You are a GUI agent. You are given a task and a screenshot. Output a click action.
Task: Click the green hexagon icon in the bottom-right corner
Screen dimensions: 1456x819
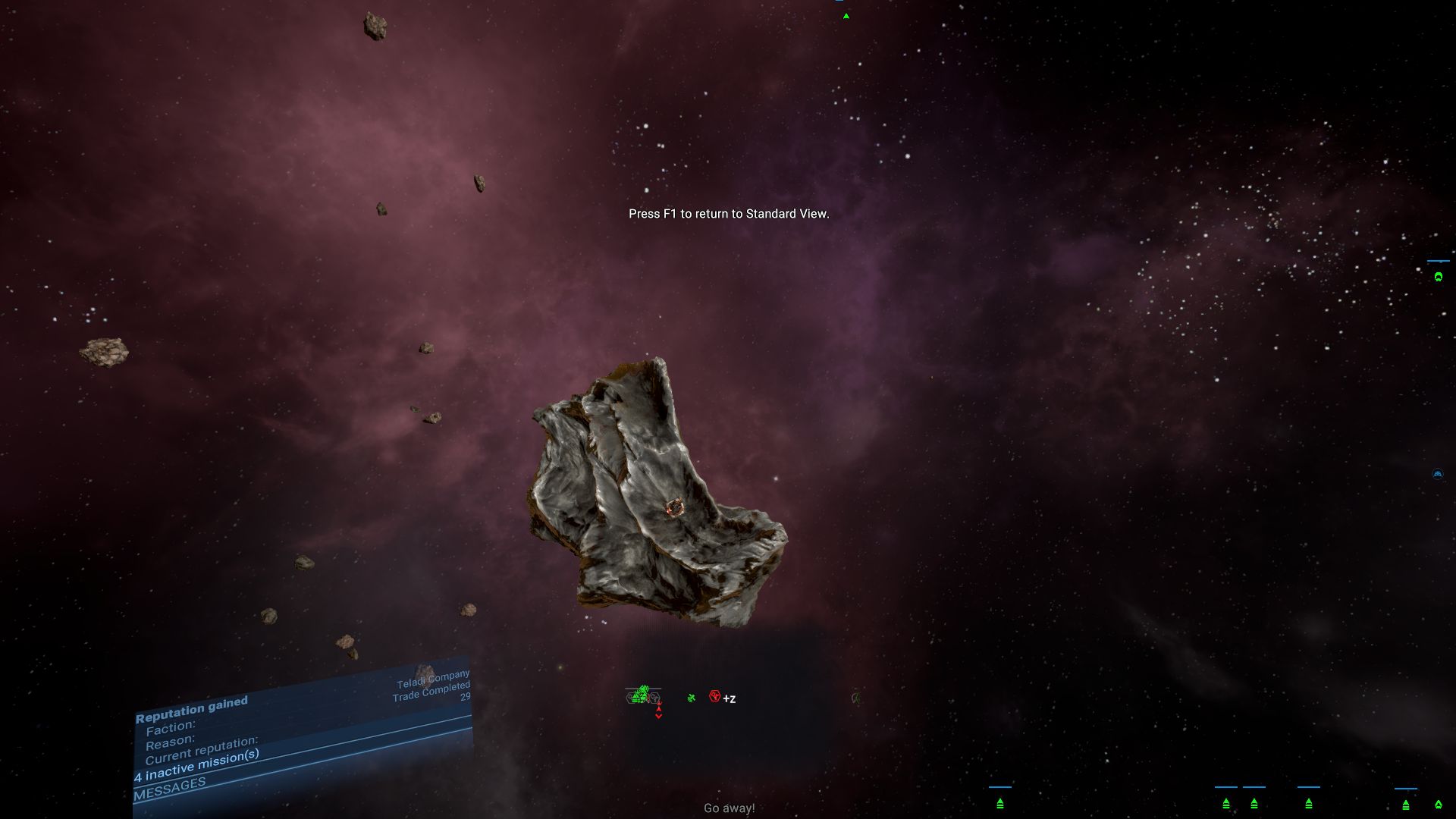click(x=1439, y=803)
